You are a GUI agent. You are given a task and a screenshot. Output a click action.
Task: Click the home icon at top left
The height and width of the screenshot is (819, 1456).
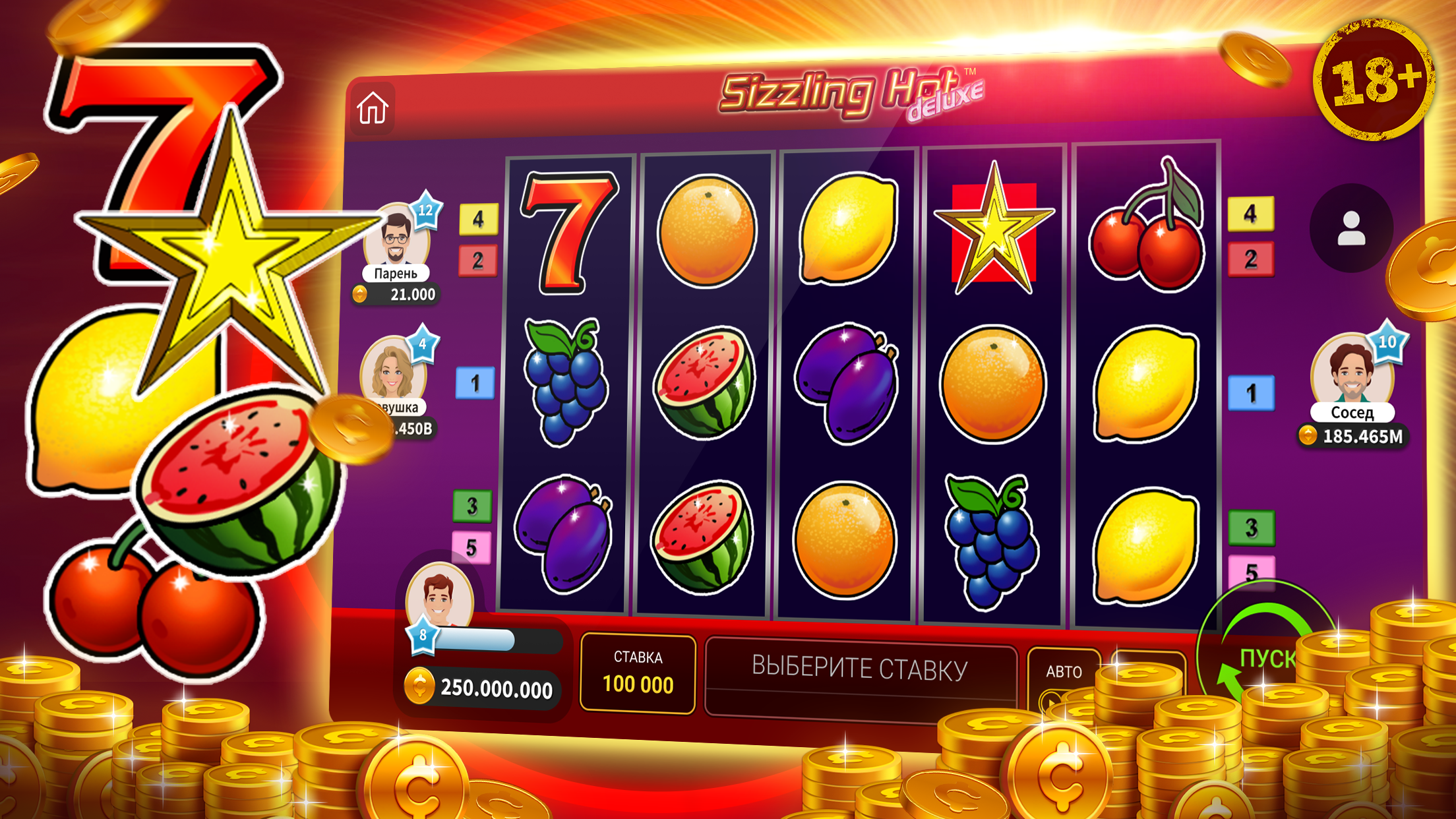[373, 108]
